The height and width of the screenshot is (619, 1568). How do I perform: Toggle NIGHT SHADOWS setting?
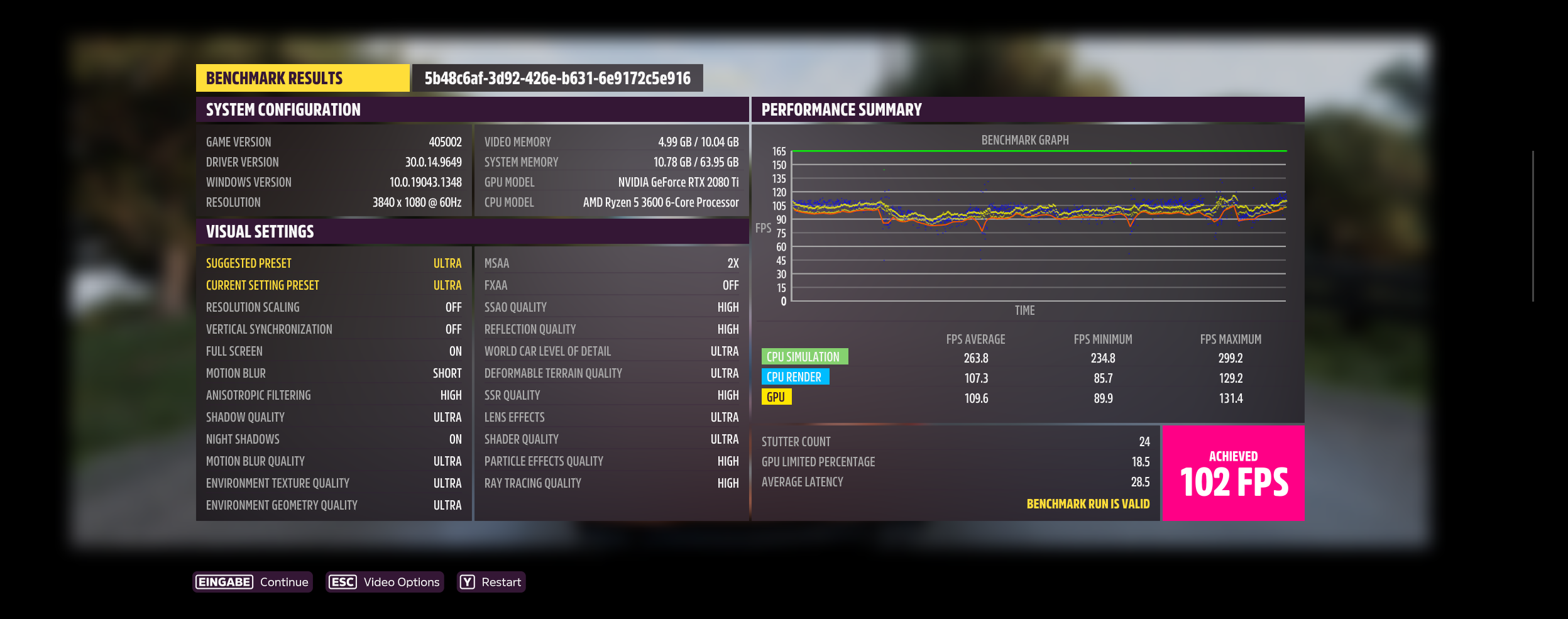click(x=333, y=439)
